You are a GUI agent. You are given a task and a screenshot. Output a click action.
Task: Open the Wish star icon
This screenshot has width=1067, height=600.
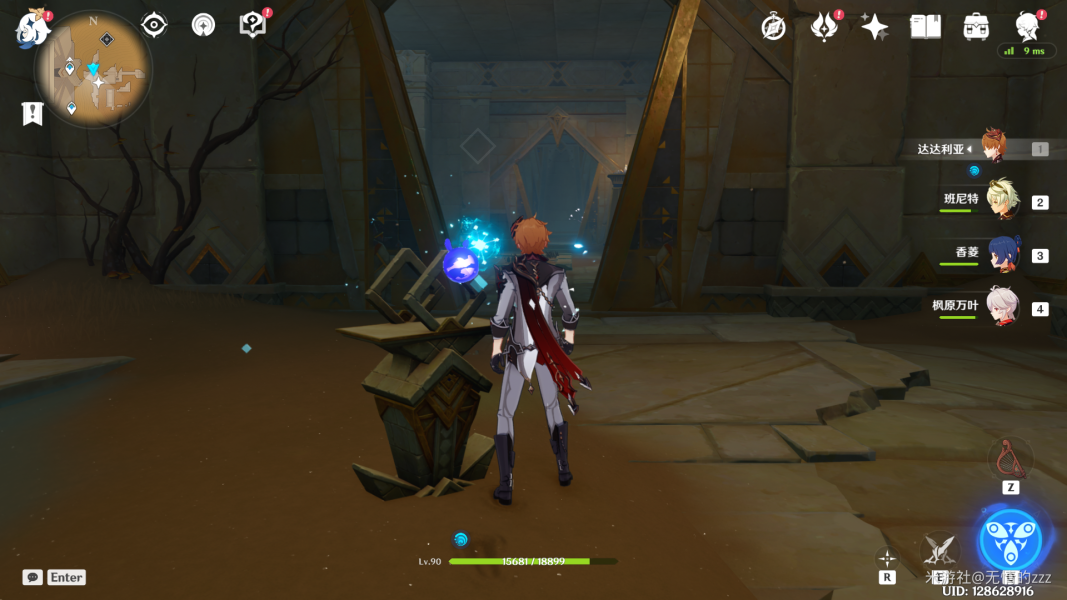875,27
